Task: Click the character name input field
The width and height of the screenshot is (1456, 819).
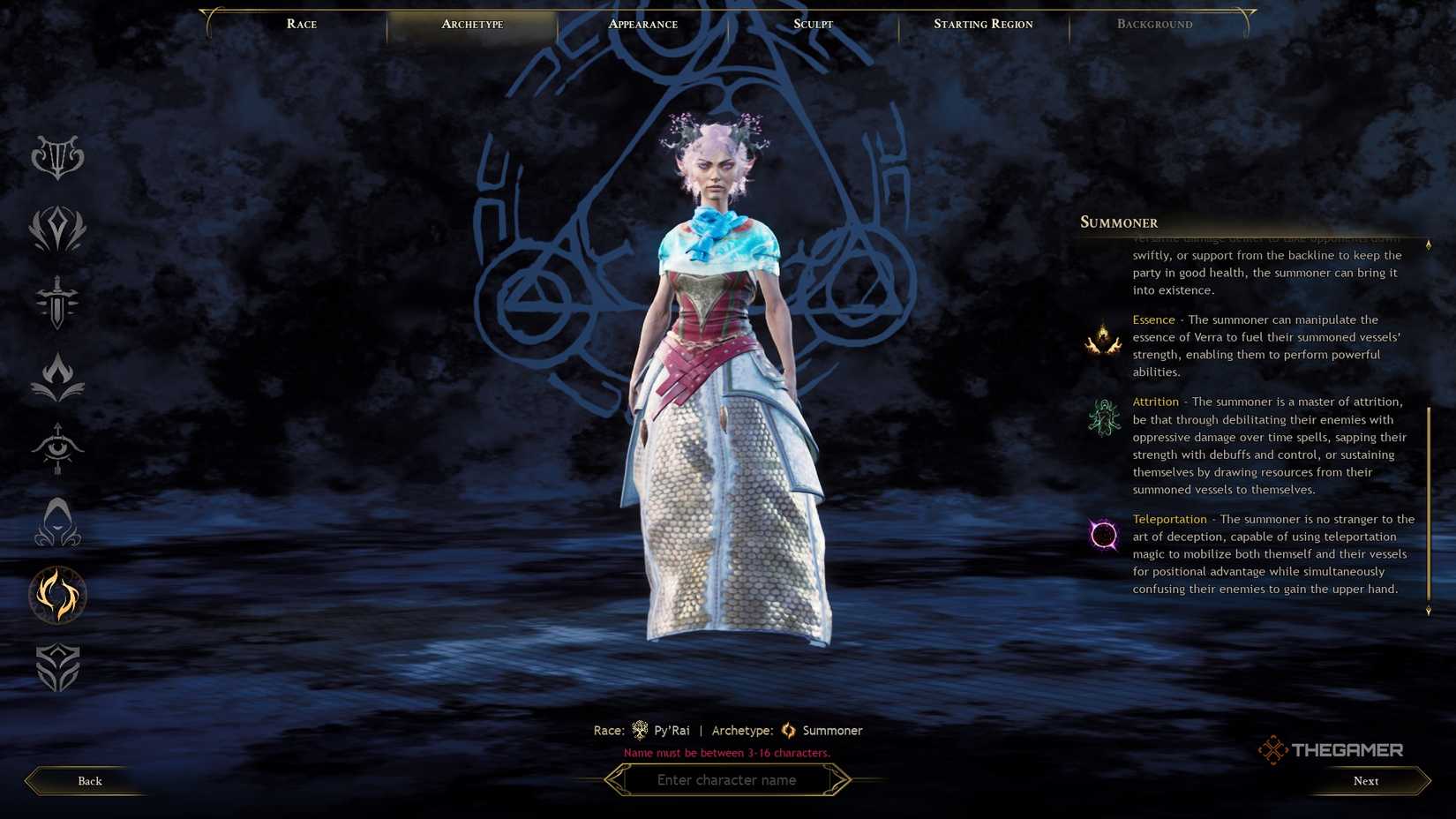Action: pyautogui.click(x=727, y=779)
